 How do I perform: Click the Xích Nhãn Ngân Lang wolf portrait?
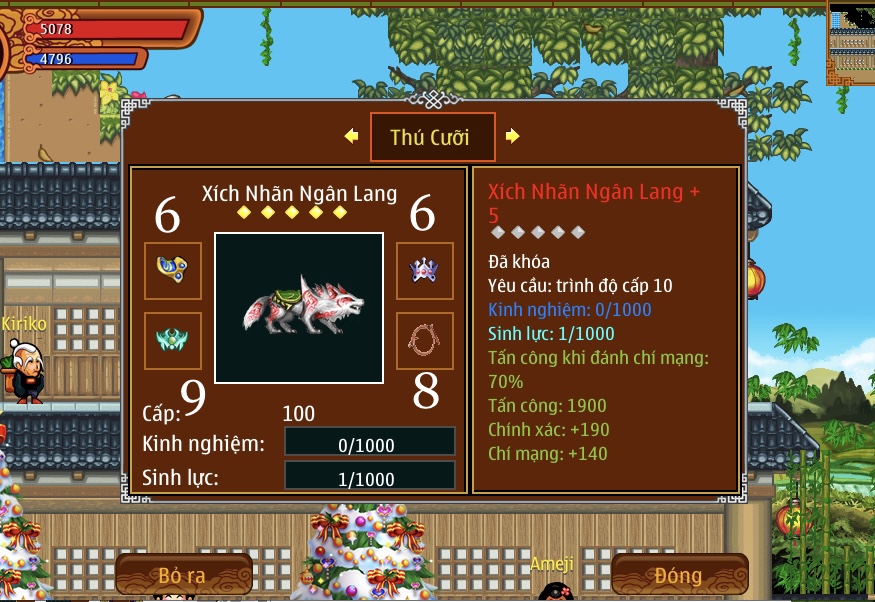[299, 308]
